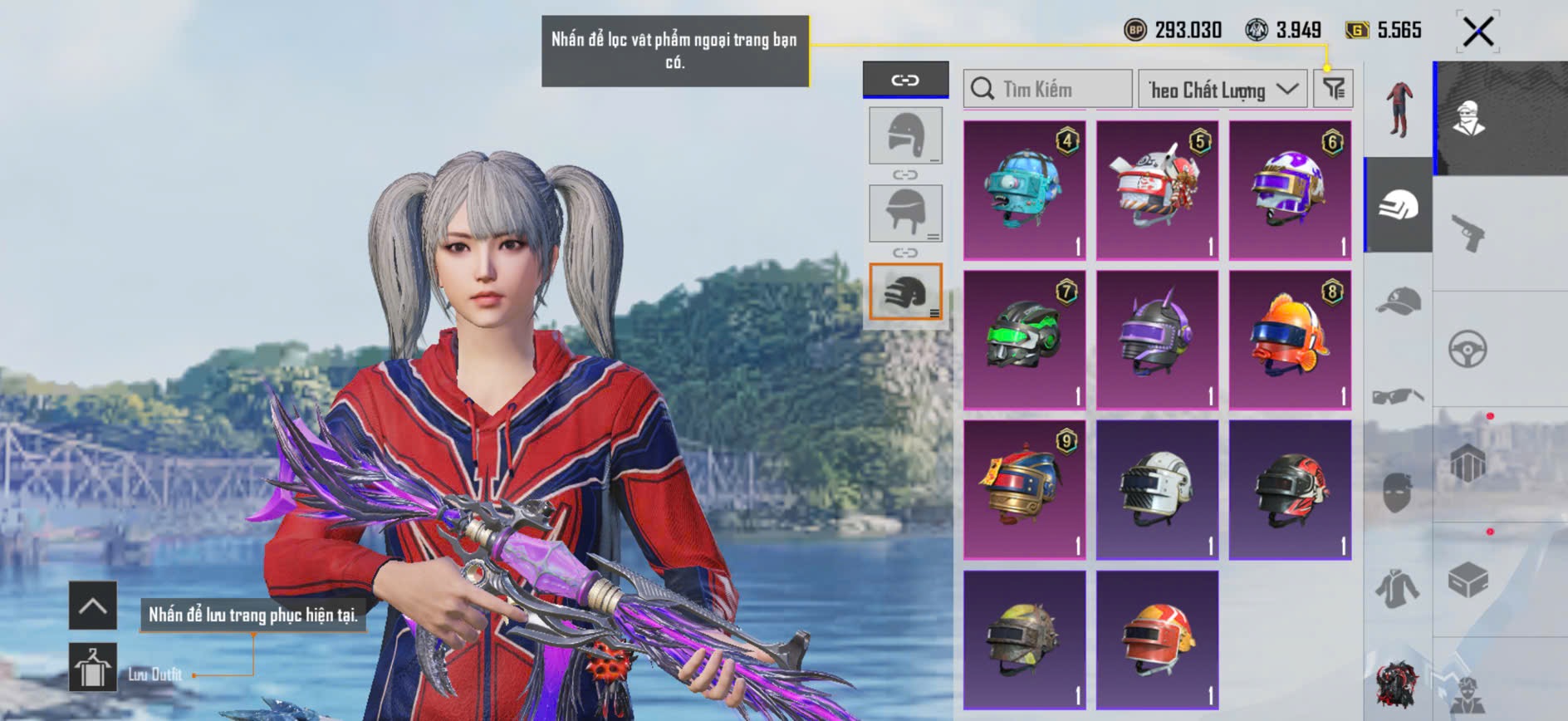Expand the upward arrow panel button
The width and height of the screenshot is (1568, 721).
click(x=92, y=606)
